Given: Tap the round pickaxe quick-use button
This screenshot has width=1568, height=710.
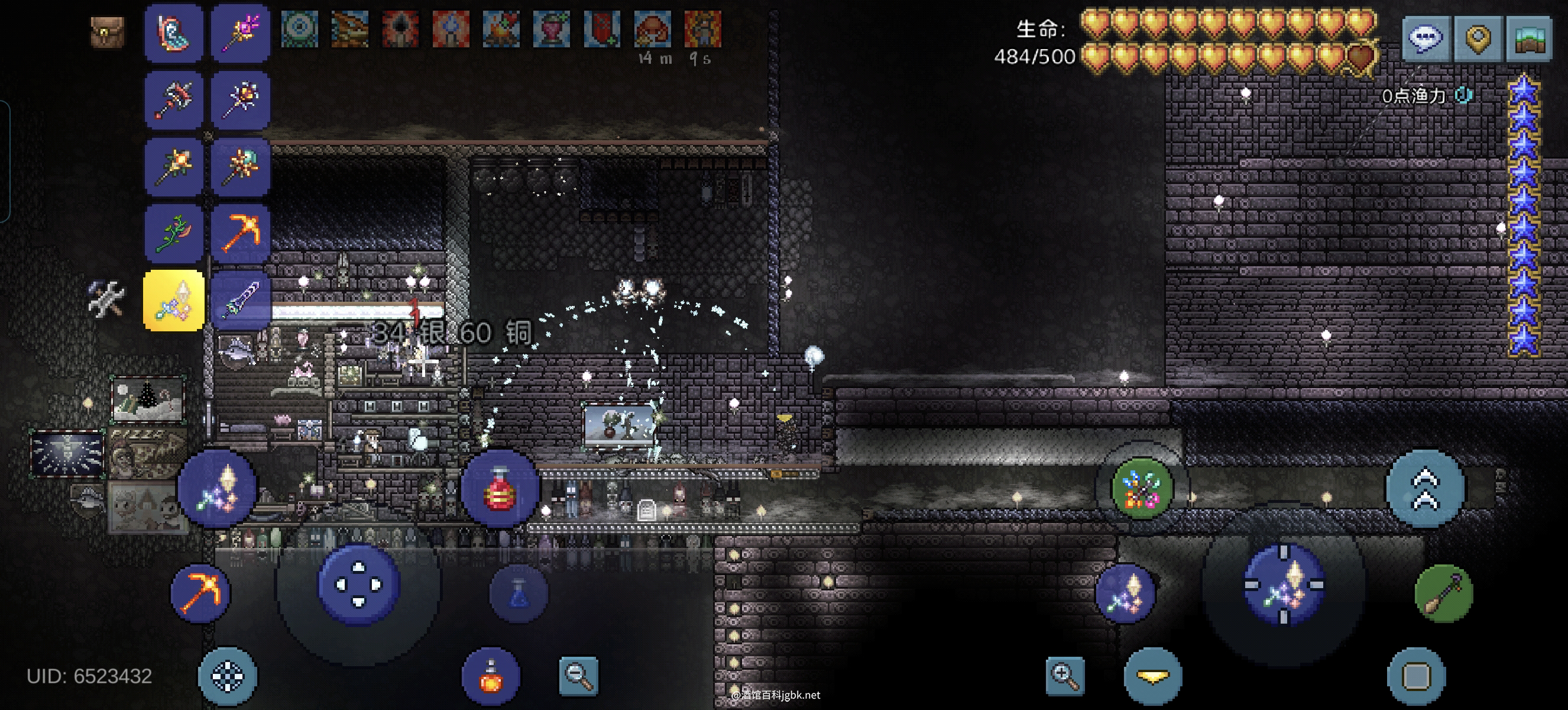Looking at the screenshot, I should pyautogui.click(x=200, y=593).
